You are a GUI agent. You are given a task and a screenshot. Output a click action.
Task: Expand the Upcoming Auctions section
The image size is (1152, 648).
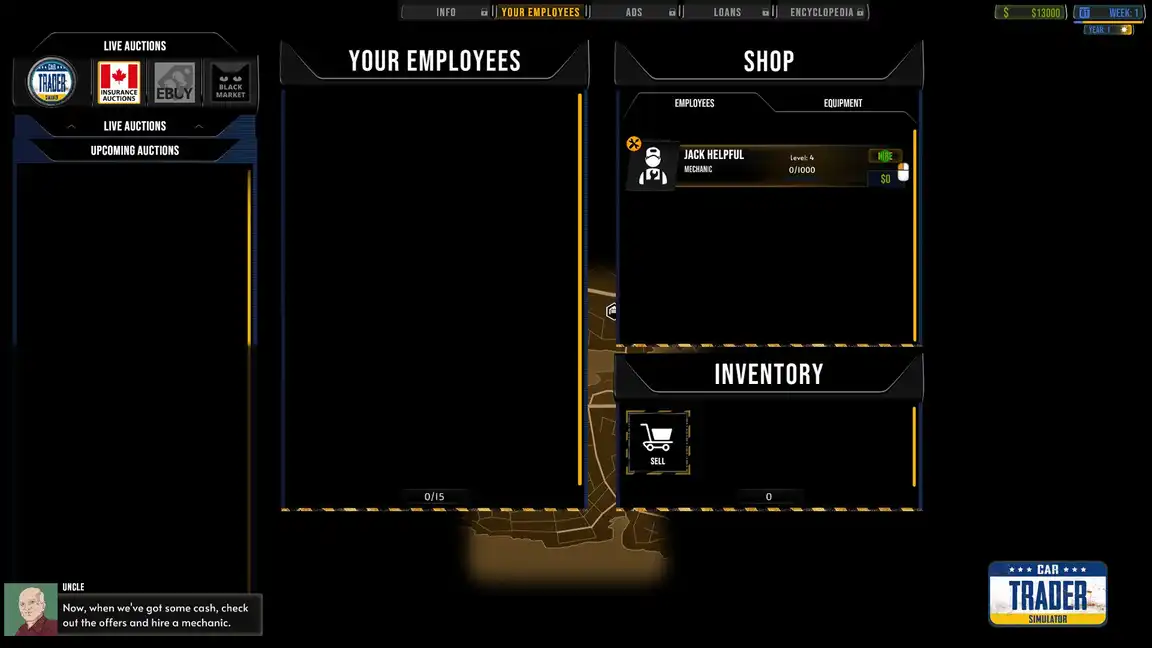click(135, 151)
